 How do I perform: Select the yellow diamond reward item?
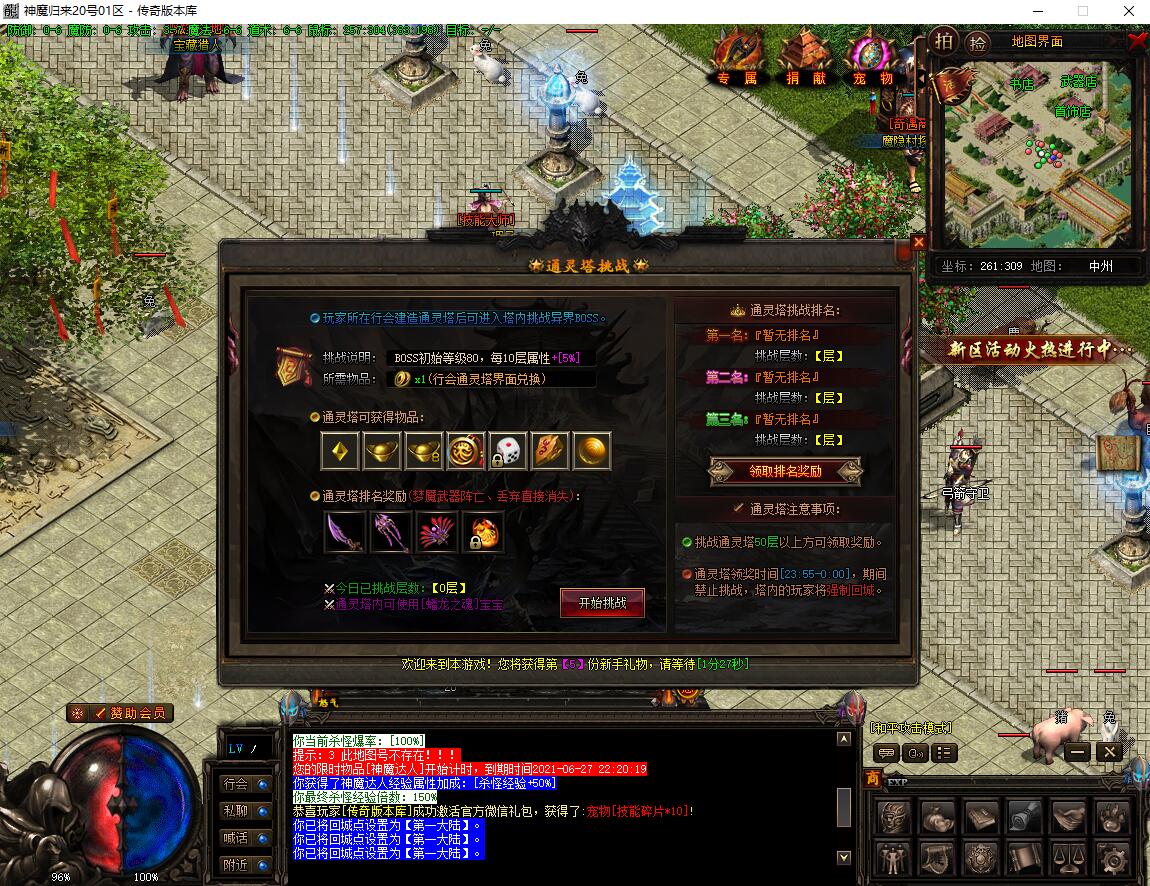point(340,451)
